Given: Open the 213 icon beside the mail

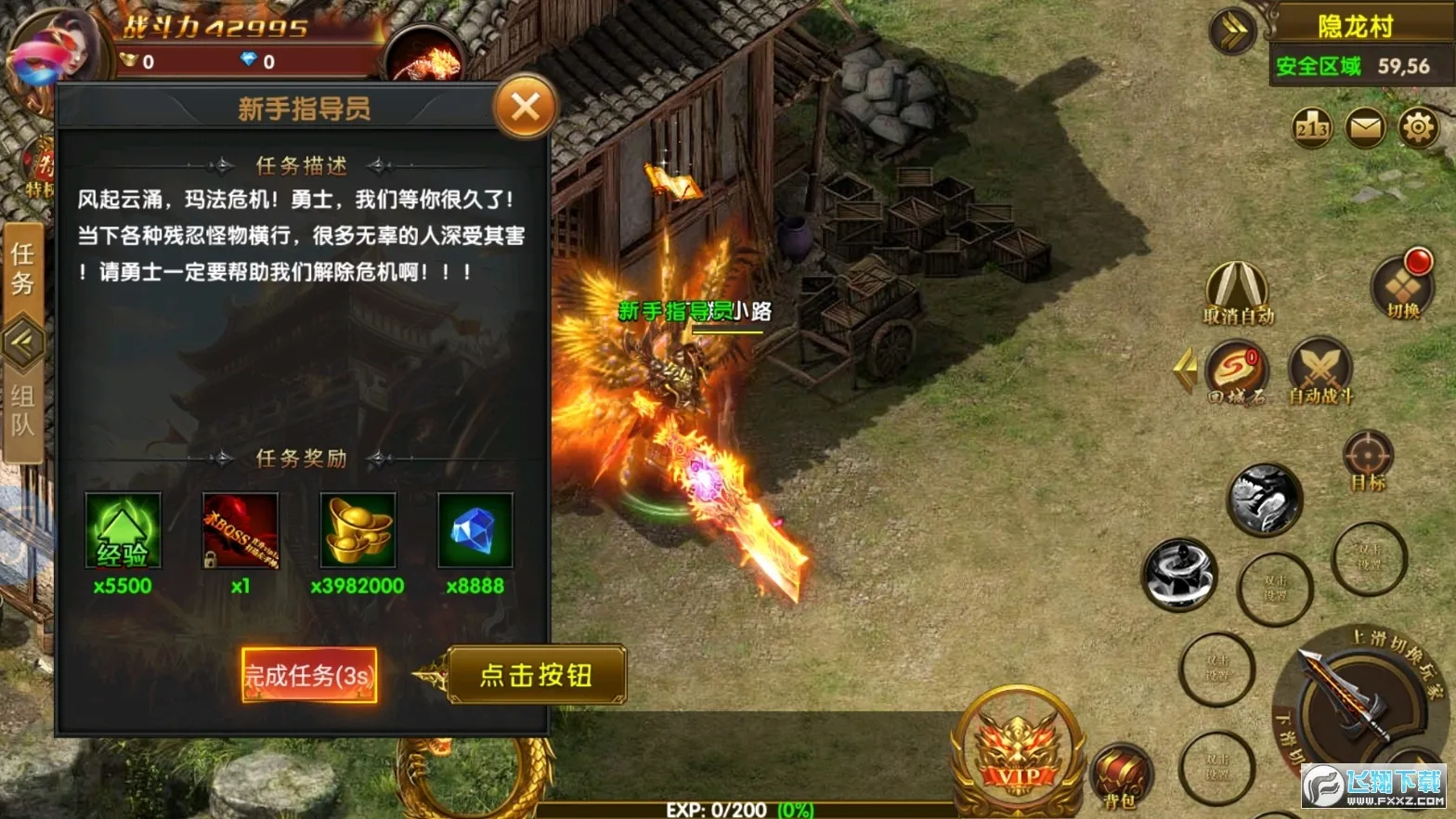Looking at the screenshot, I should [x=1312, y=127].
